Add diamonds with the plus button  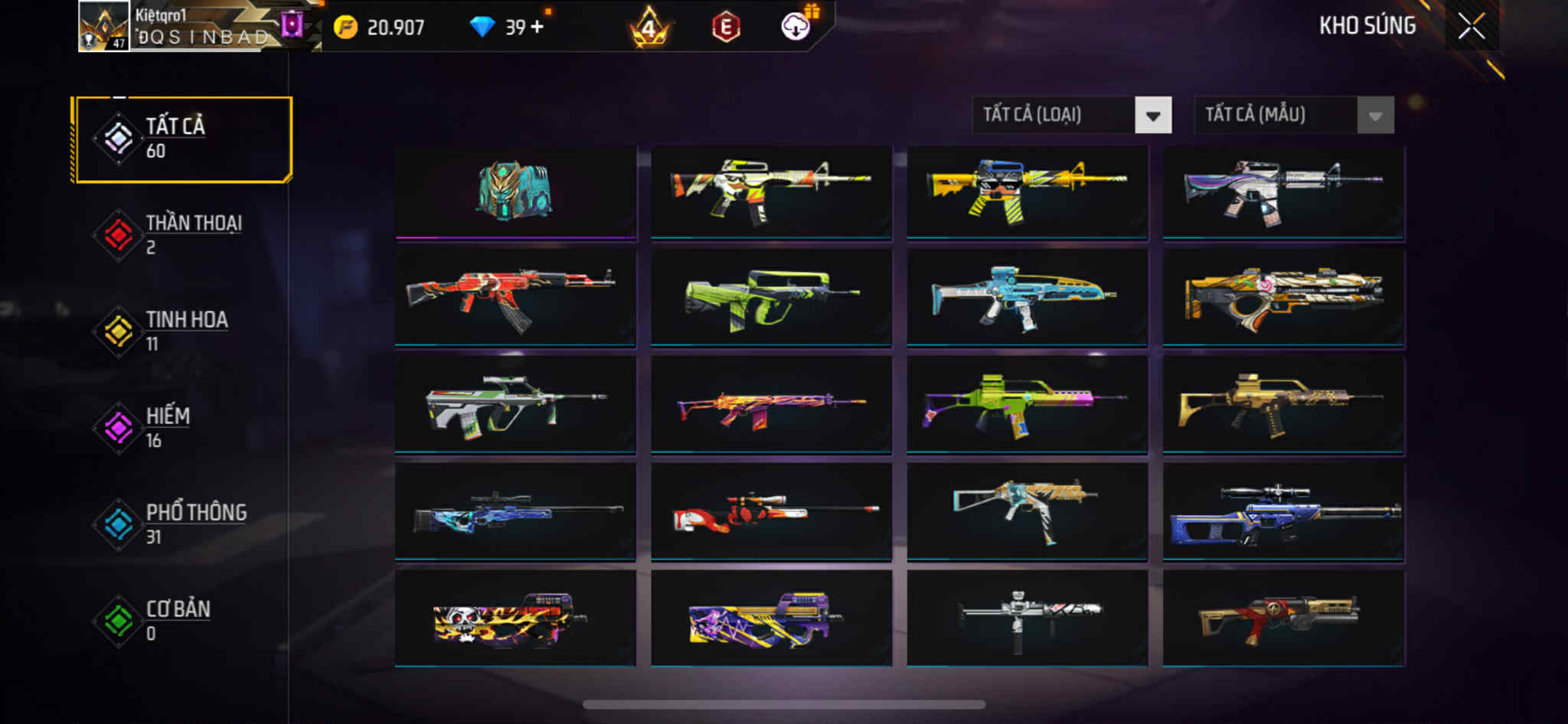(x=537, y=27)
